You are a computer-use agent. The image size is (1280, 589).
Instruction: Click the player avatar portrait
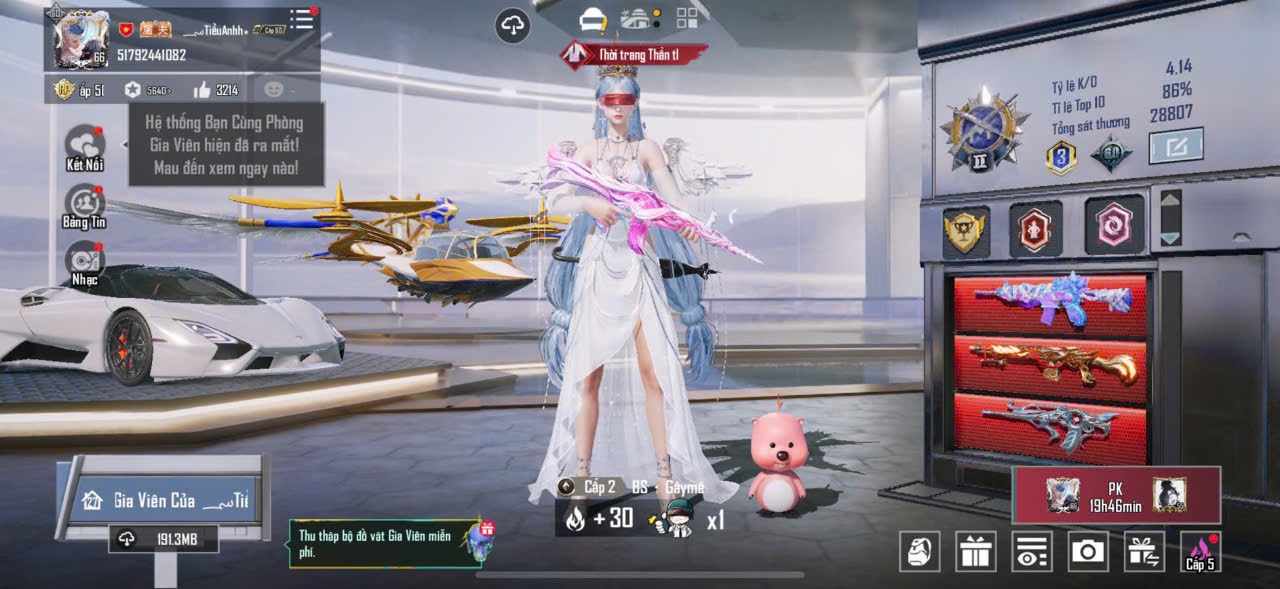[81, 40]
